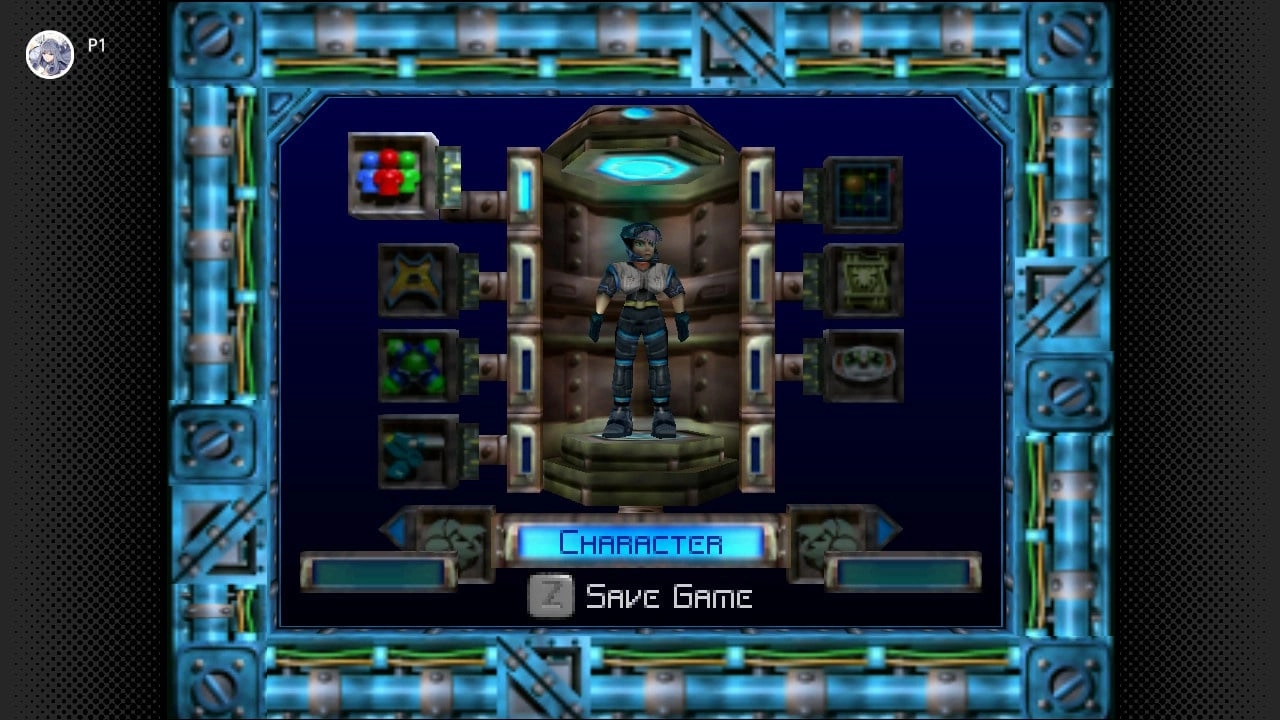Open the star map panel
This screenshot has height=720, width=1280.
click(866, 190)
